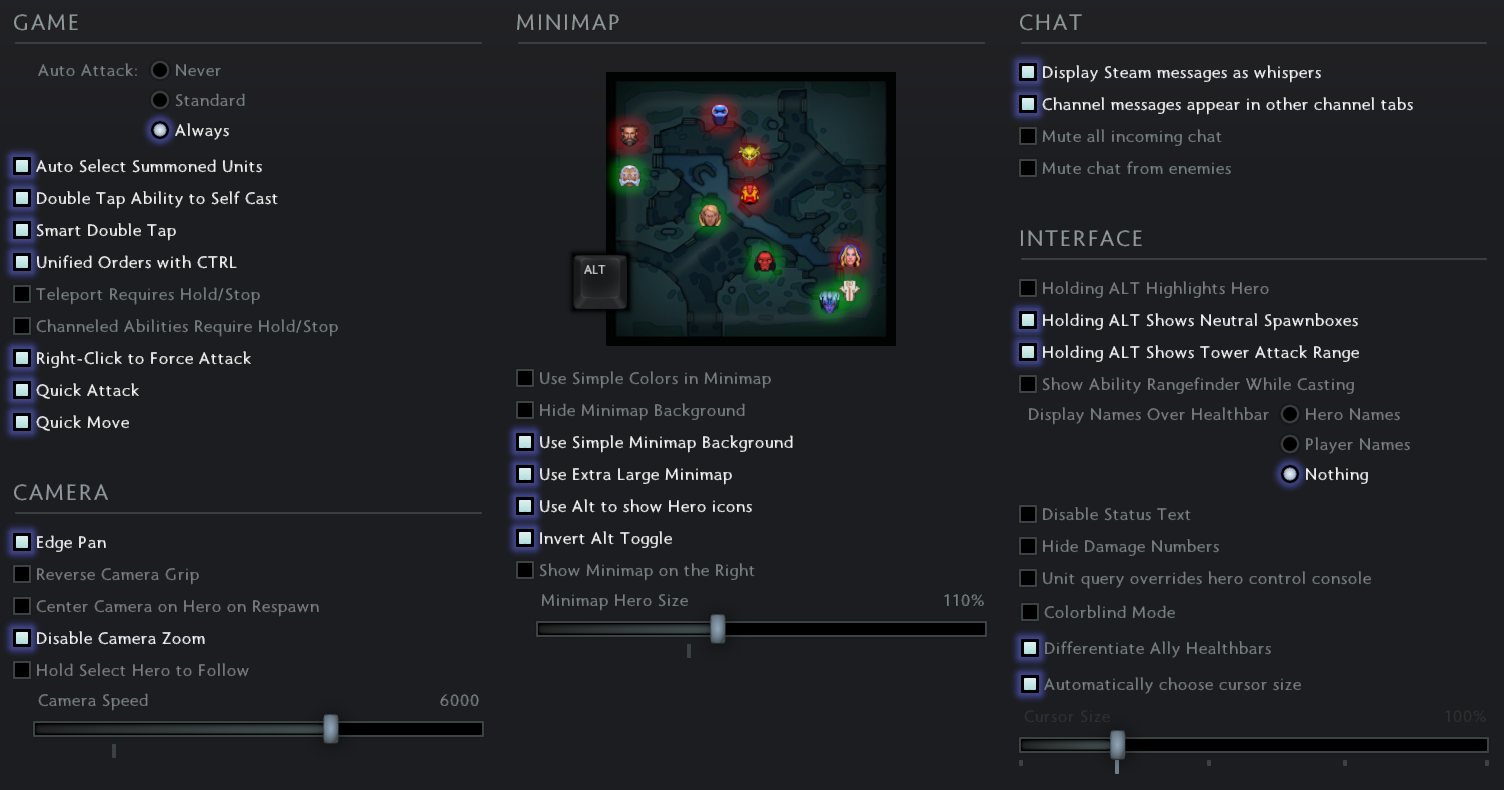Enable Show Minimap on the Right
The height and width of the screenshot is (790, 1504).
point(525,570)
